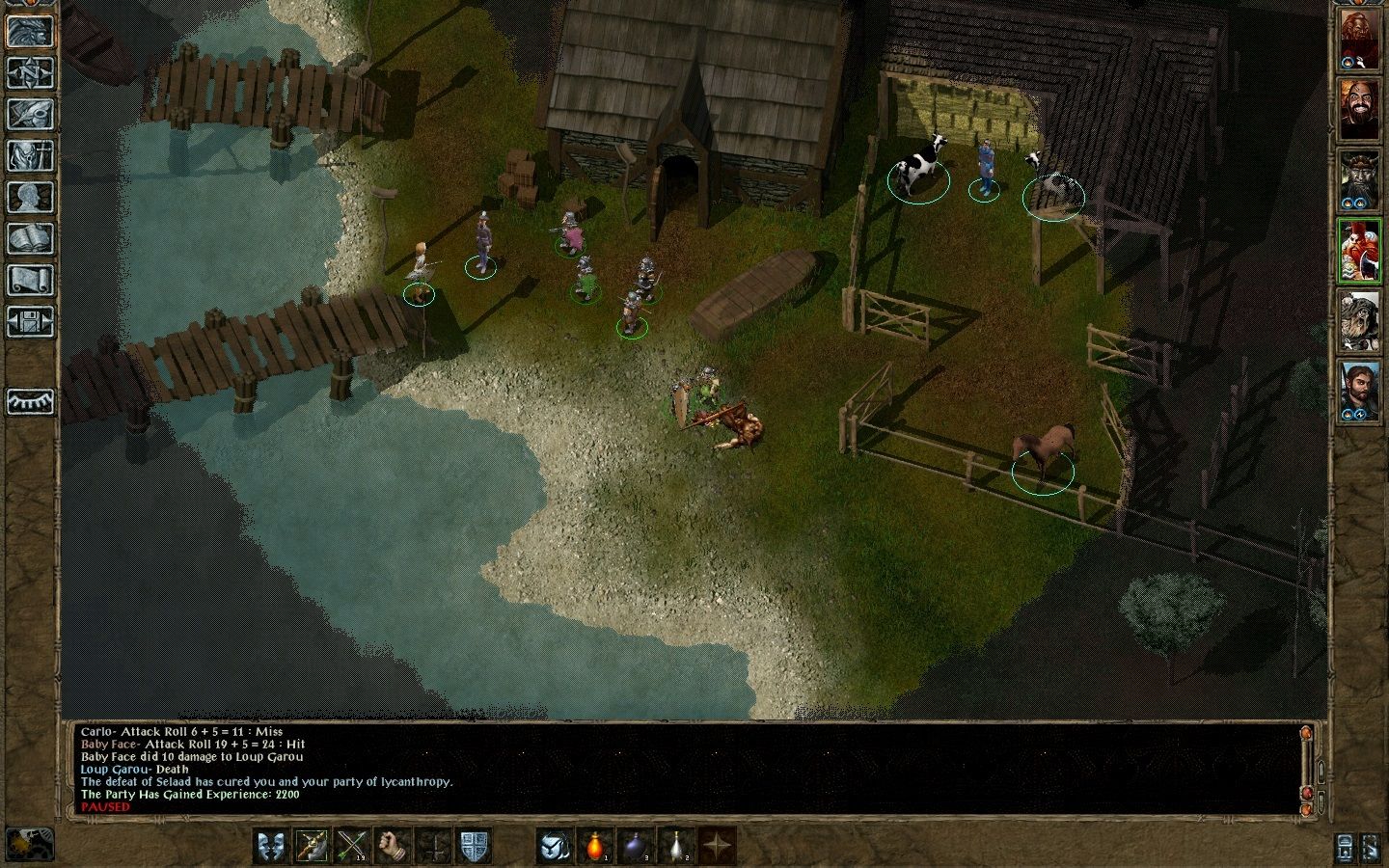This screenshot has width=1389, height=868.
Task: Open the mage spellbook
Action: 30,238
